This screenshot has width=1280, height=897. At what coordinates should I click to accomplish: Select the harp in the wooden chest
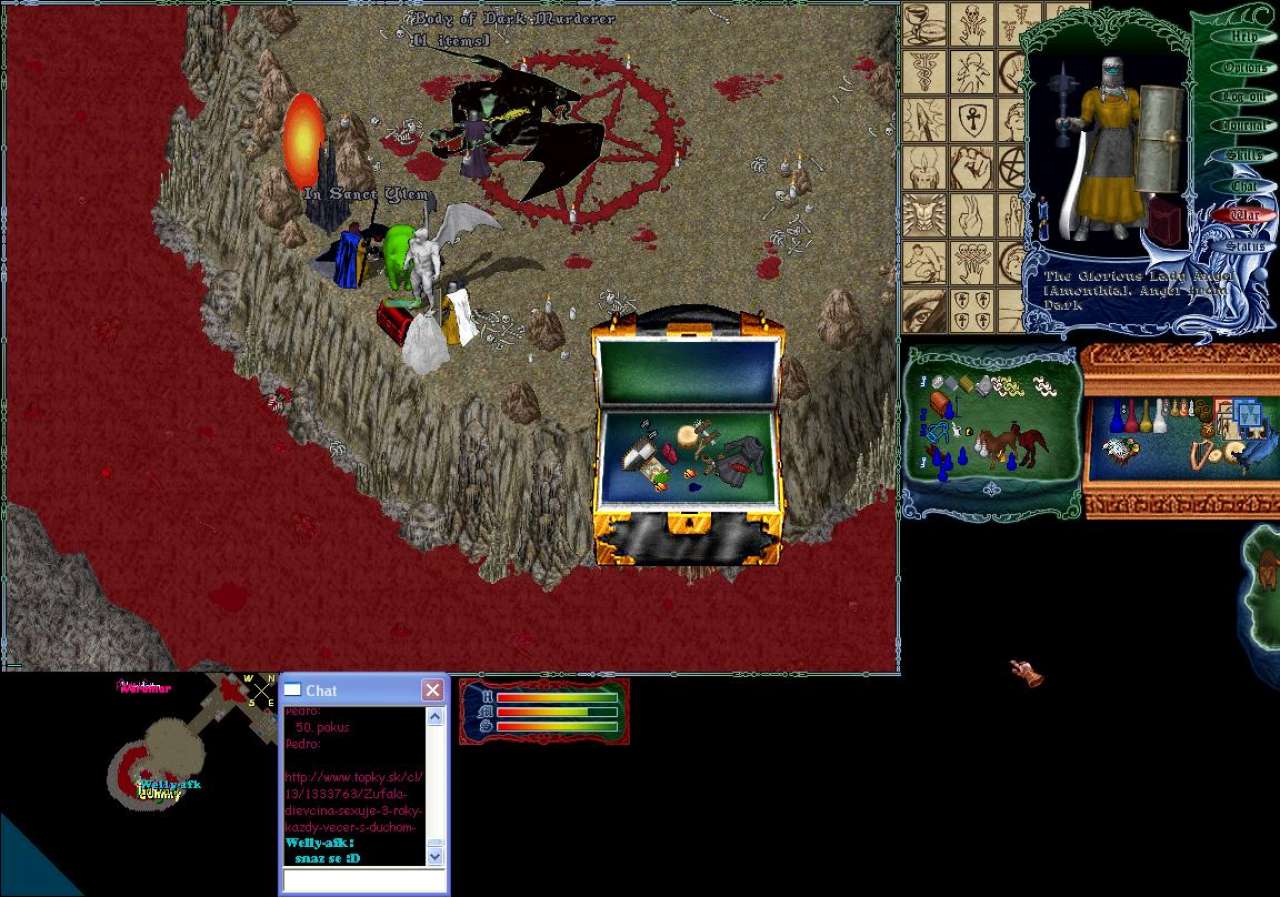1199,454
